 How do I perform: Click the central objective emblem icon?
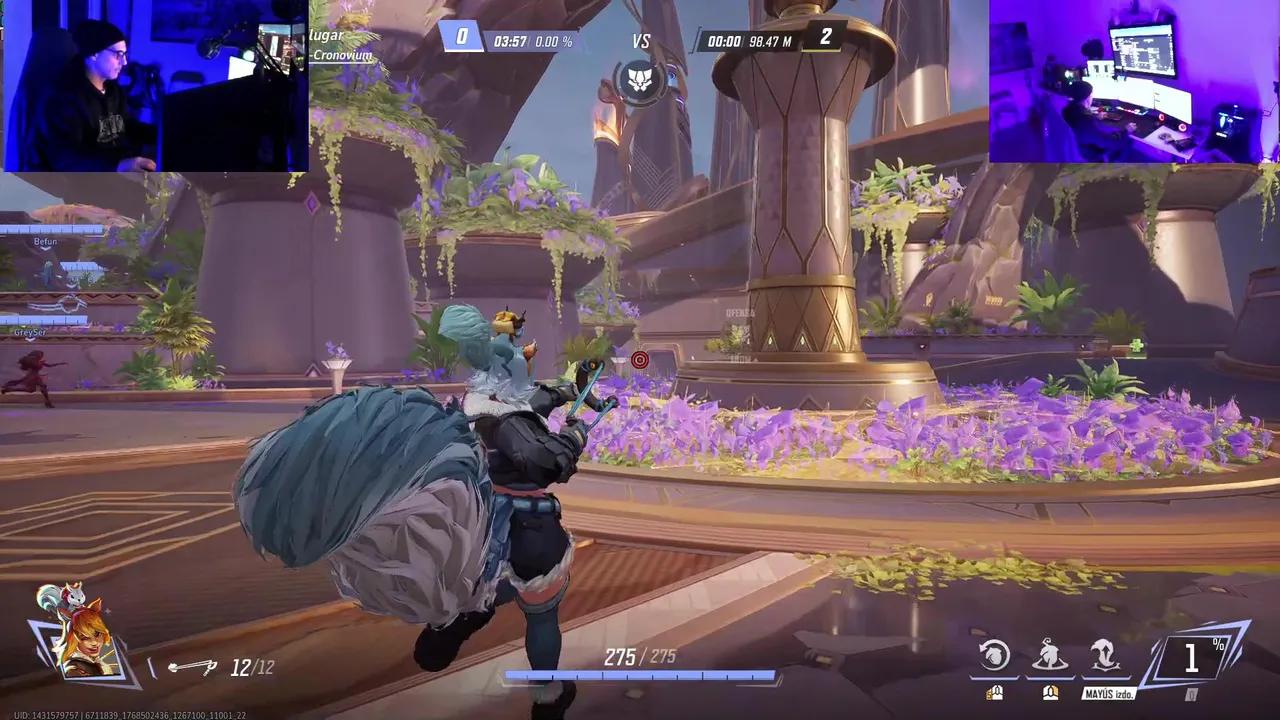(x=640, y=84)
